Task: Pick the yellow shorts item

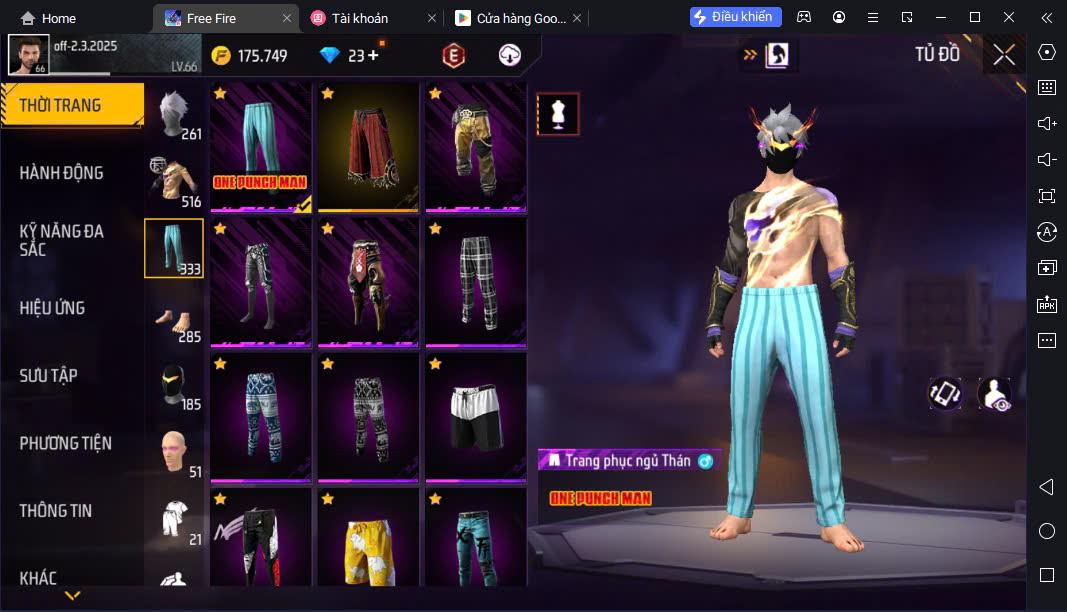Action: point(368,538)
